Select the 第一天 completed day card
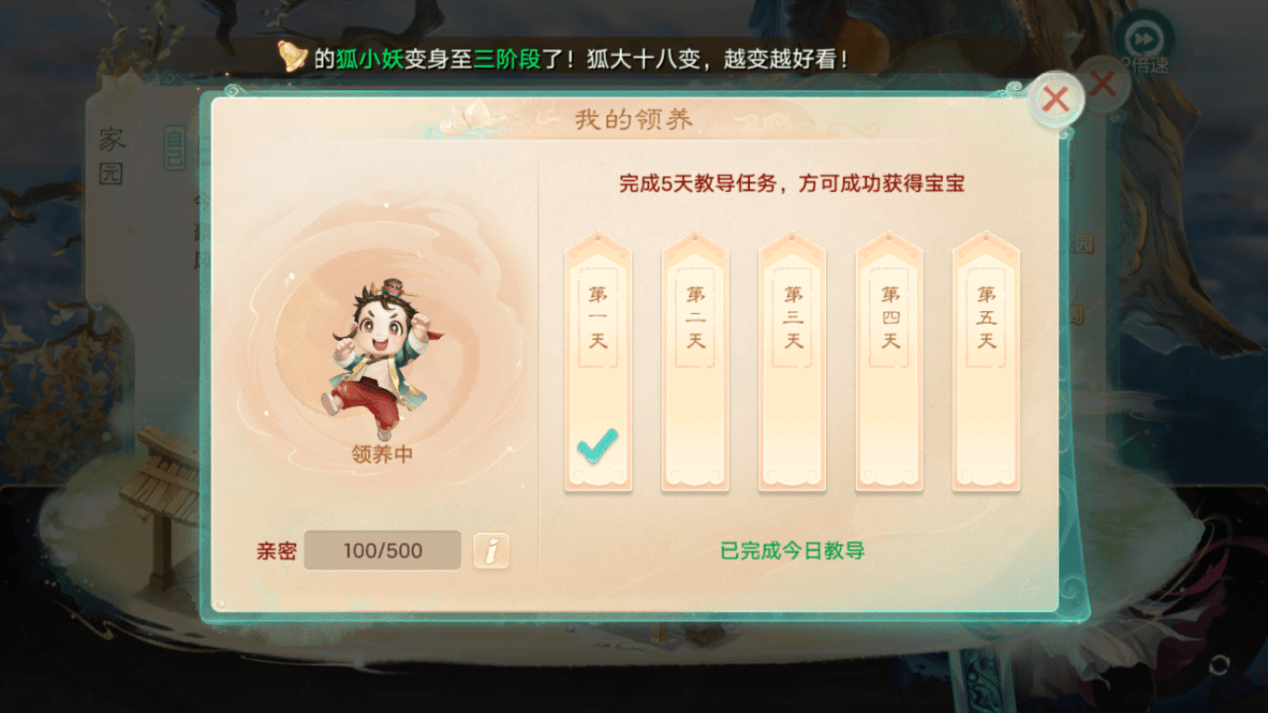 (x=598, y=364)
